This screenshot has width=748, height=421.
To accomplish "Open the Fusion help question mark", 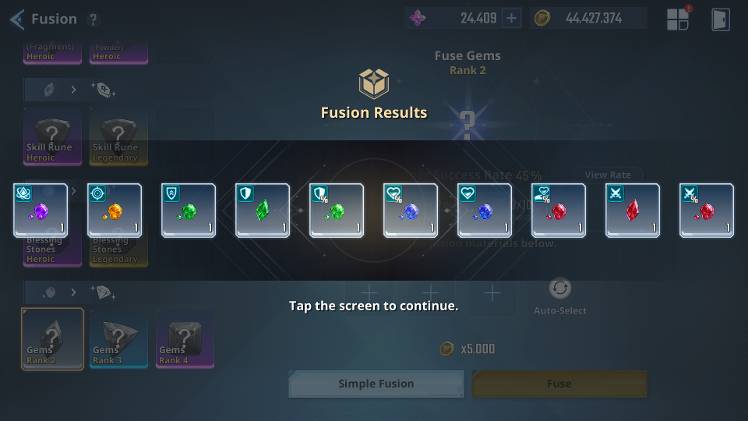I will click(93, 19).
